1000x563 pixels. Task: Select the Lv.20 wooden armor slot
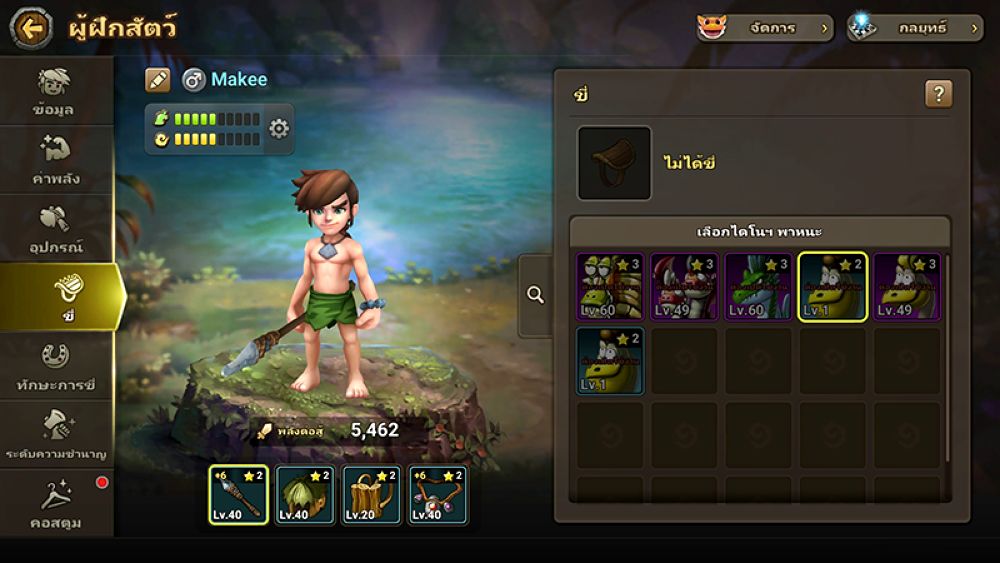(x=371, y=495)
